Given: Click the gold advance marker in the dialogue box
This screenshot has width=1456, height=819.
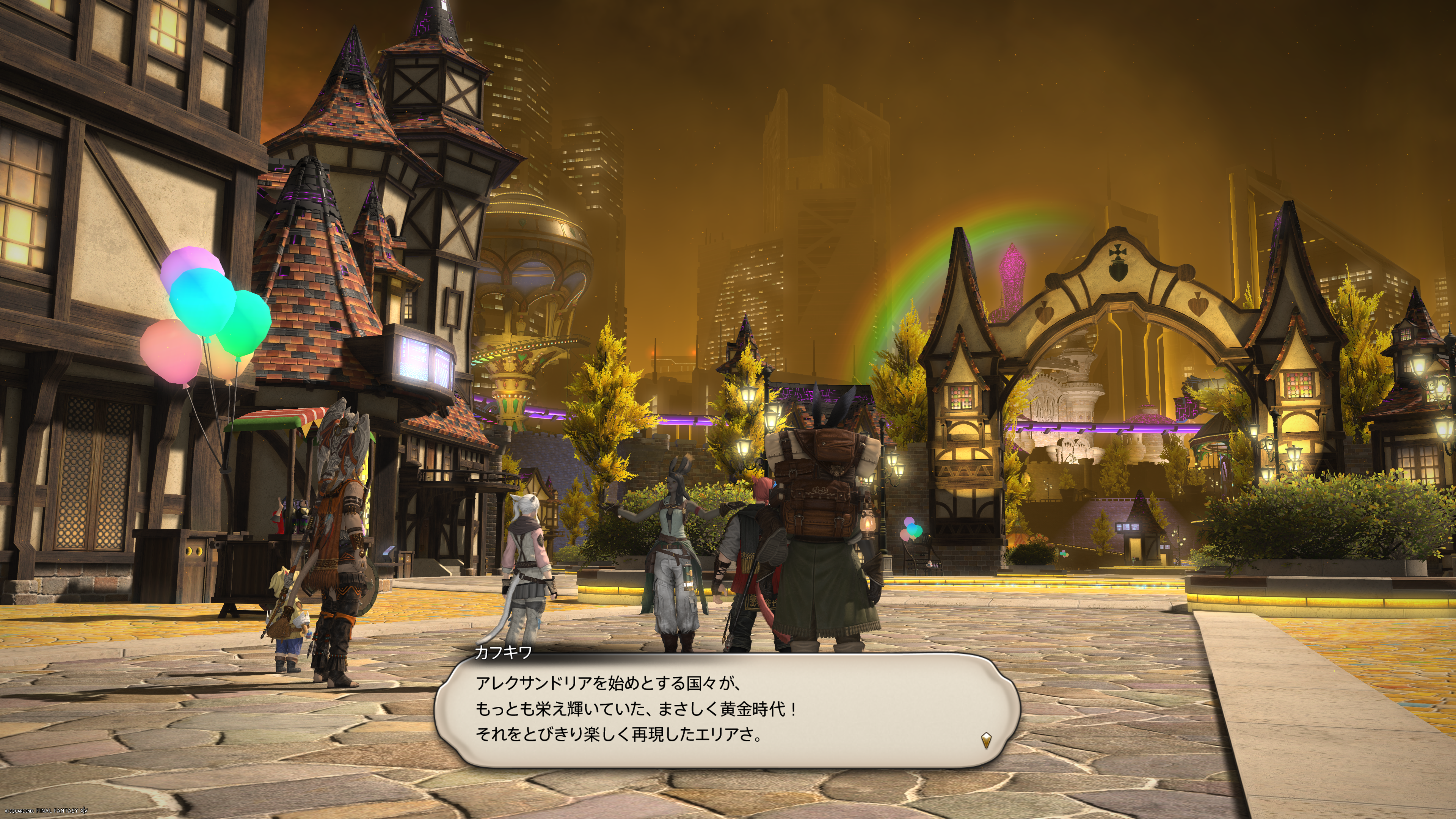Looking at the screenshot, I should coord(986,740).
